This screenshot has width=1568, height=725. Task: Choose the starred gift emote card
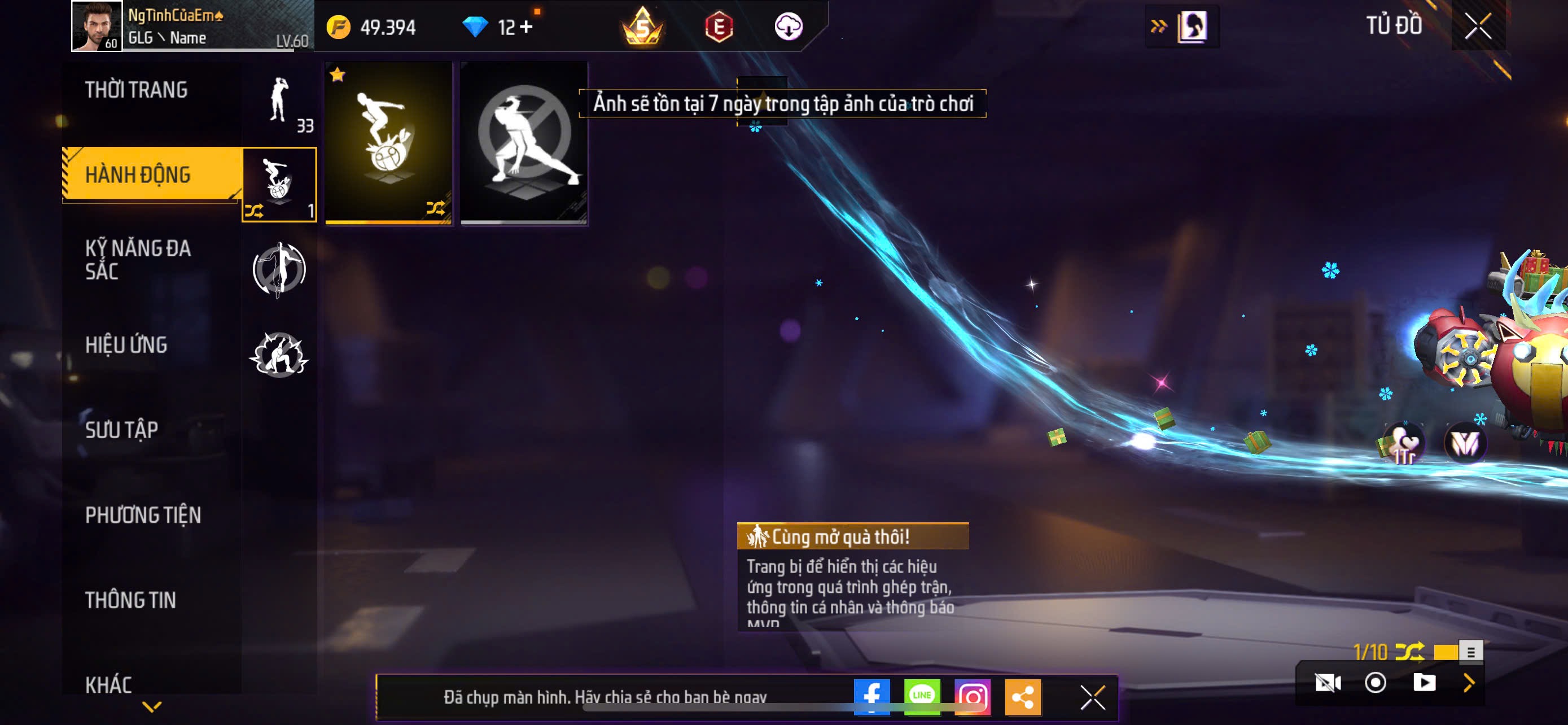tap(389, 143)
